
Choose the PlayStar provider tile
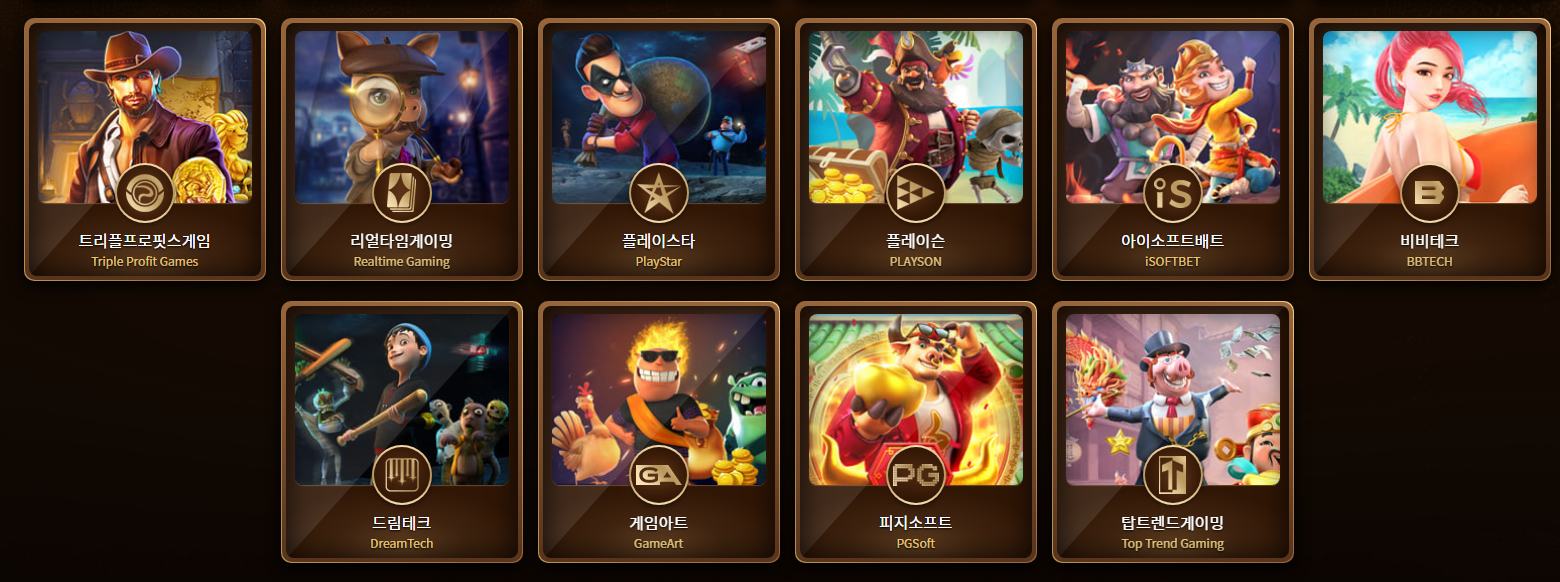pos(659,149)
